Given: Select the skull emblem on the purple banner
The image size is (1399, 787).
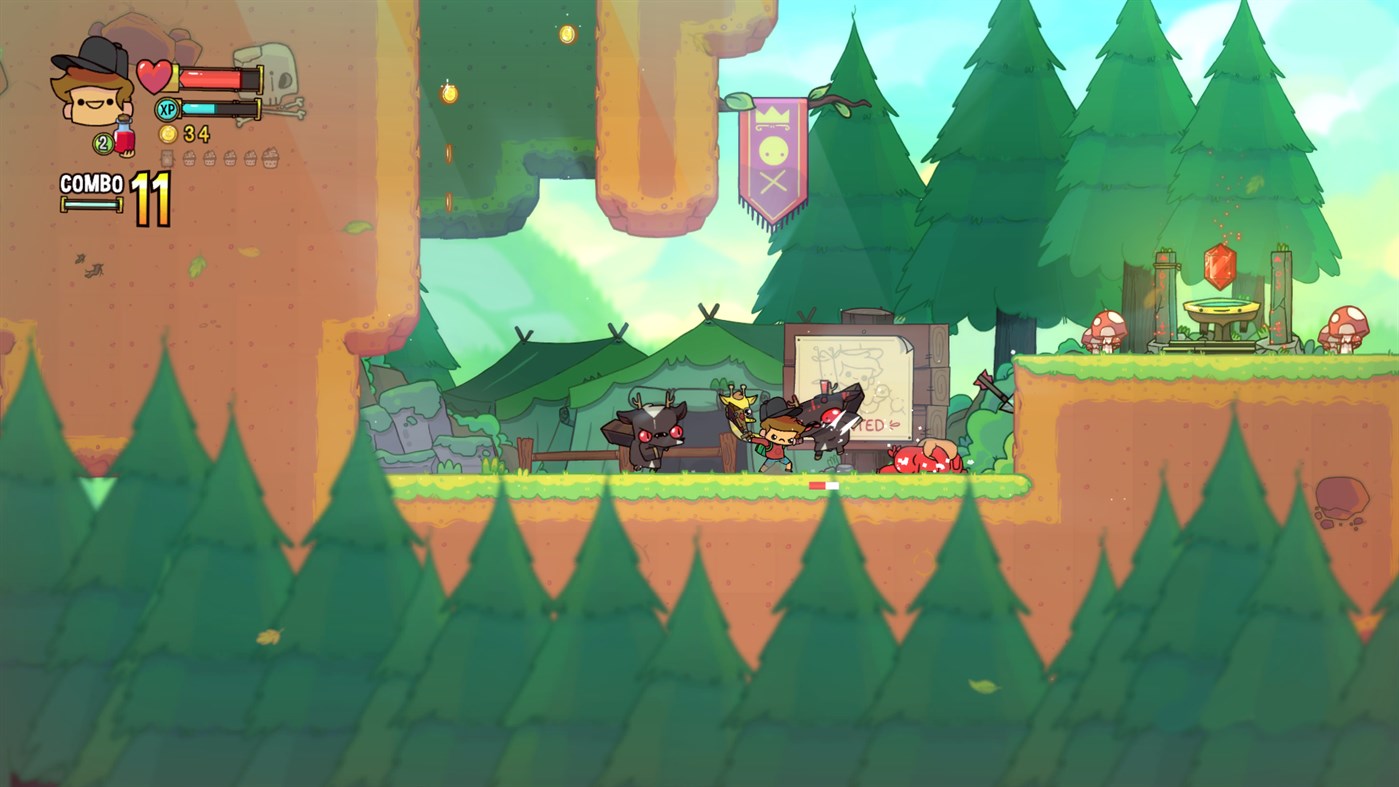Looking at the screenshot, I should [773, 150].
